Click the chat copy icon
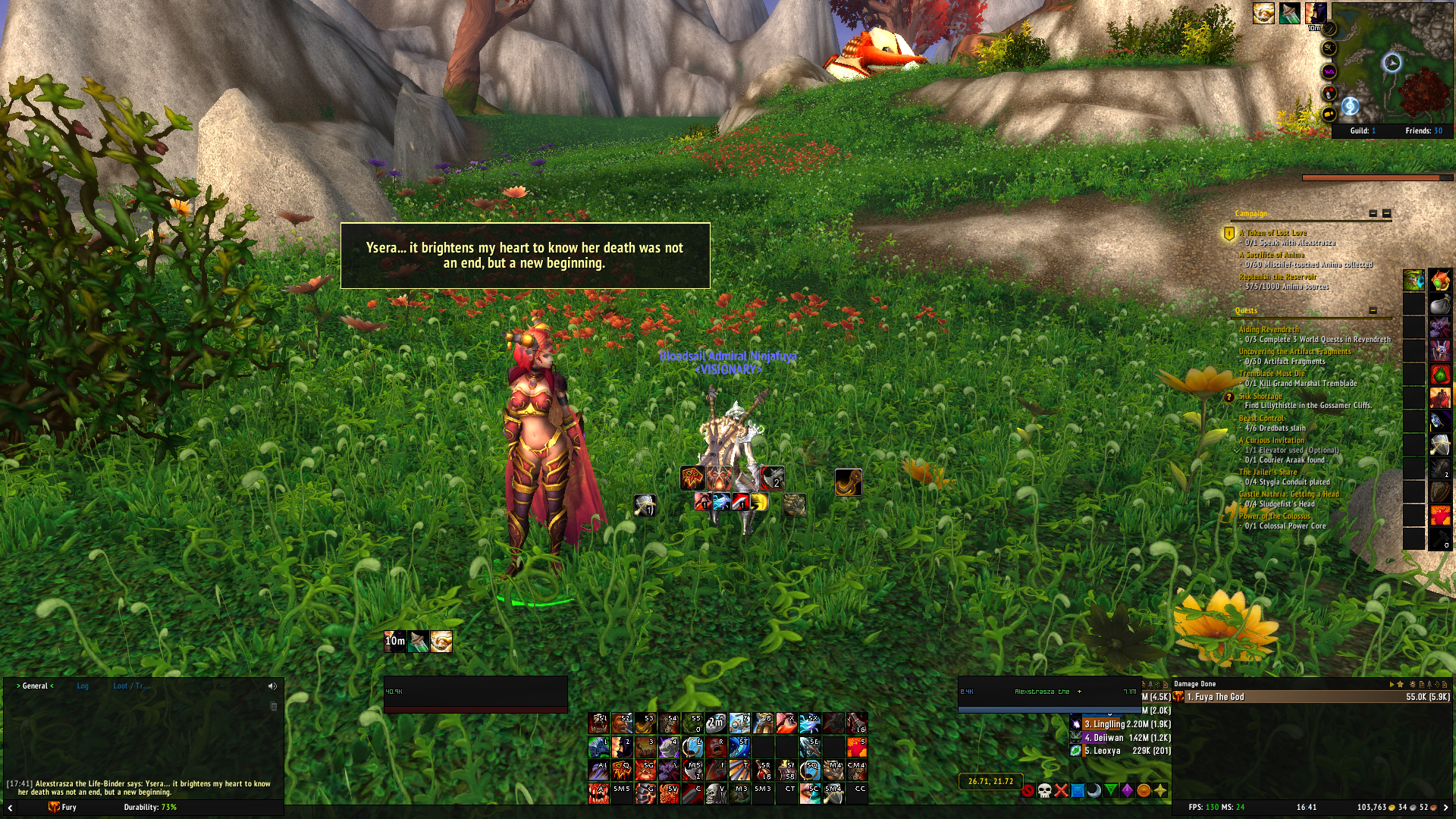This screenshot has height=819, width=1456. [274, 707]
